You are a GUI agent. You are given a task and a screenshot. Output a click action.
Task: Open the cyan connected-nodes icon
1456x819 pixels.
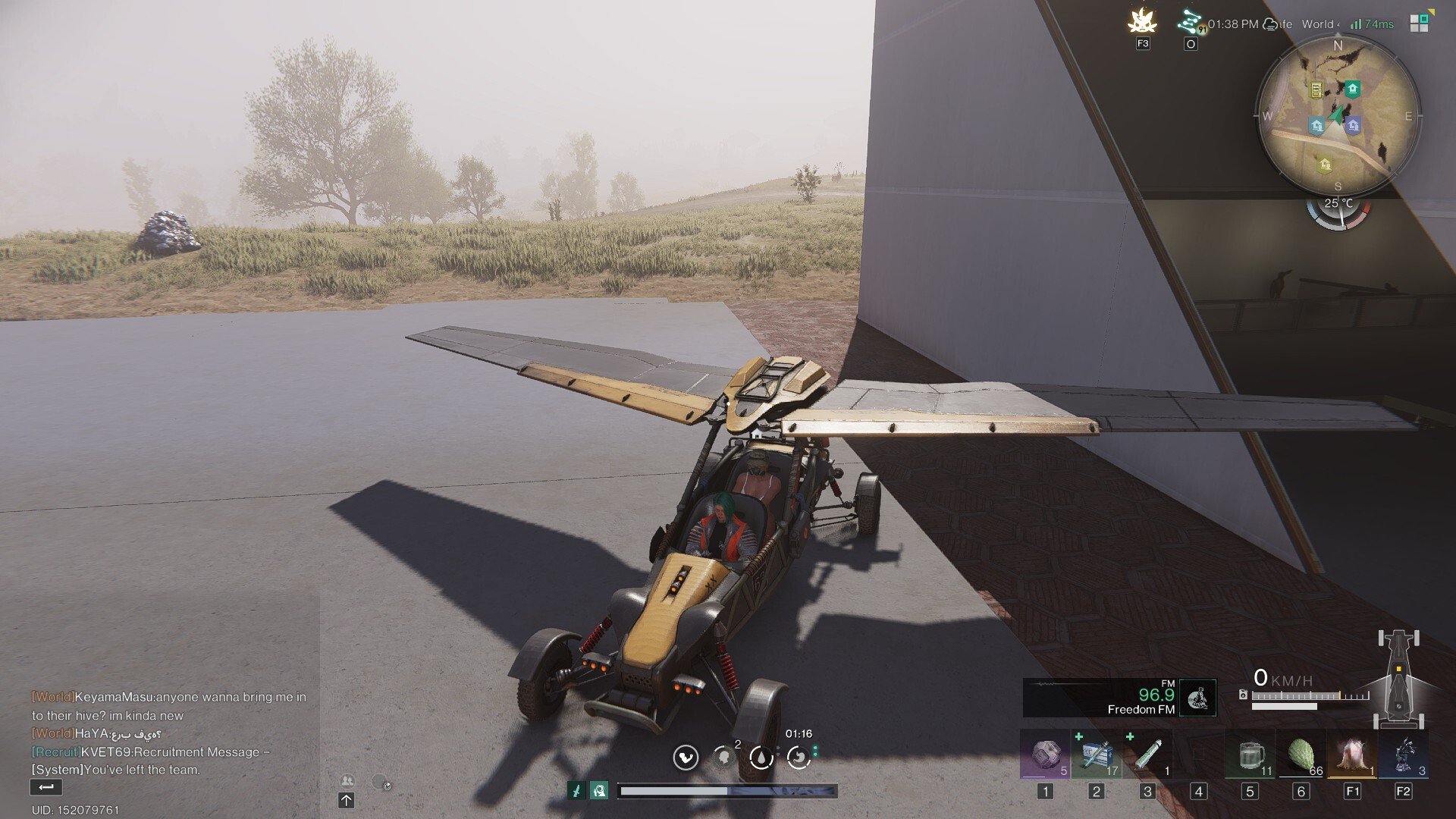point(1191,22)
